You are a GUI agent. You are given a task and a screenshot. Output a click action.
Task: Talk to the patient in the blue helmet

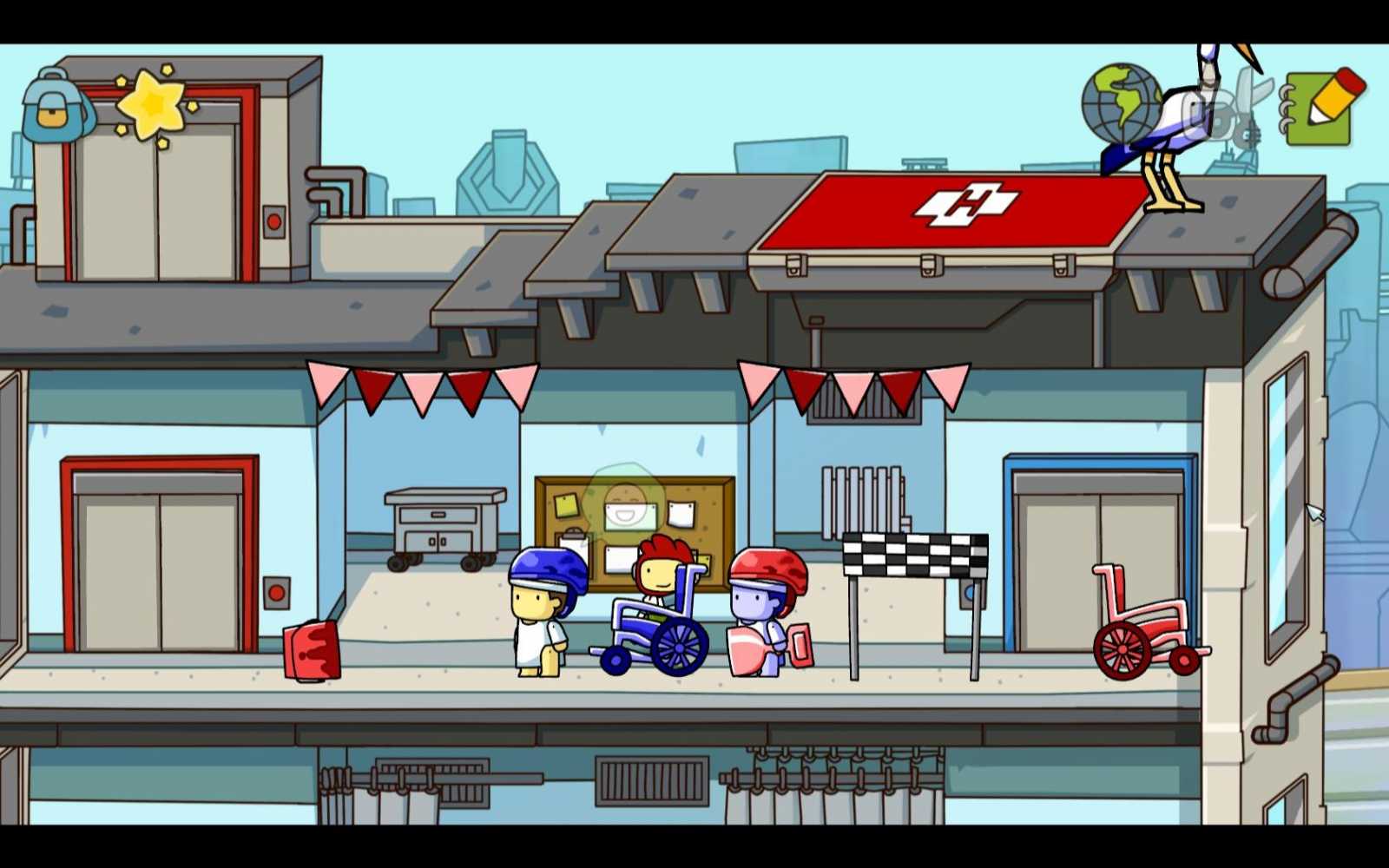pyautogui.click(x=543, y=608)
